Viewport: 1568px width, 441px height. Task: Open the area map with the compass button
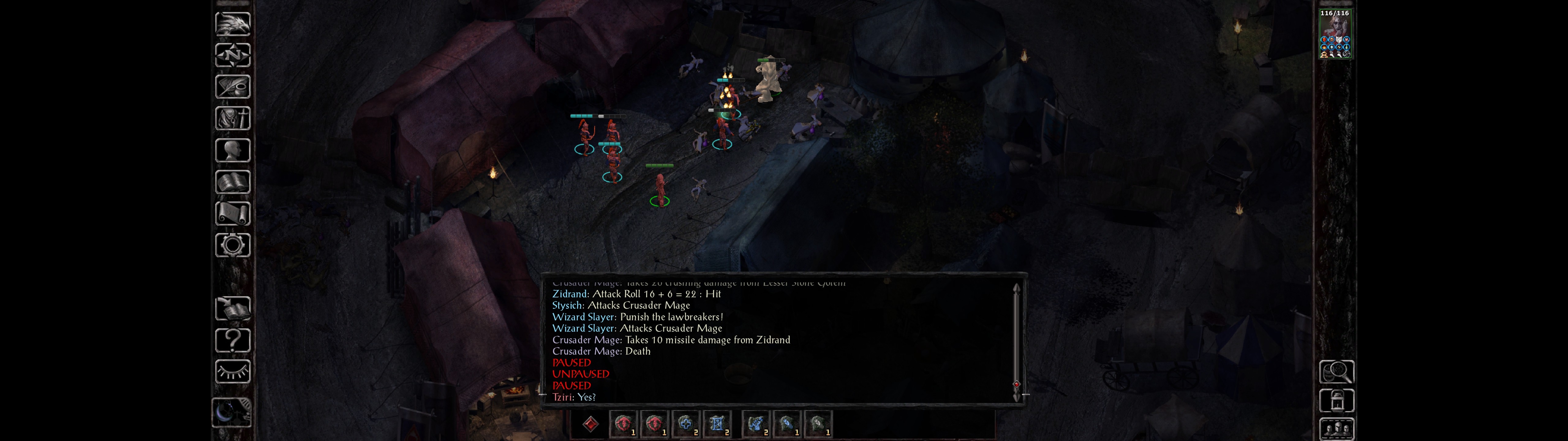[x=232, y=55]
